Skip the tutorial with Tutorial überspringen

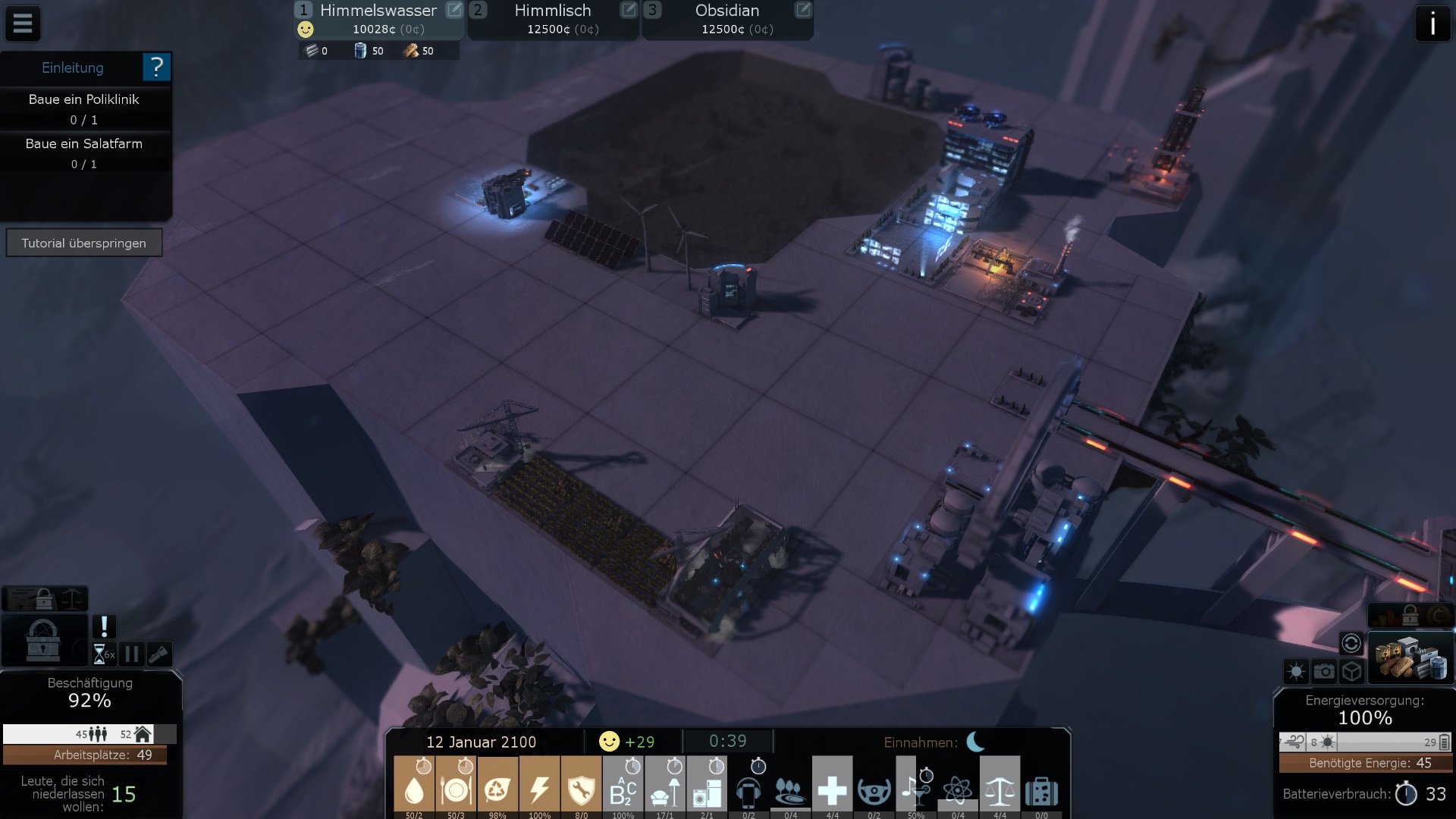pyautogui.click(x=83, y=243)
